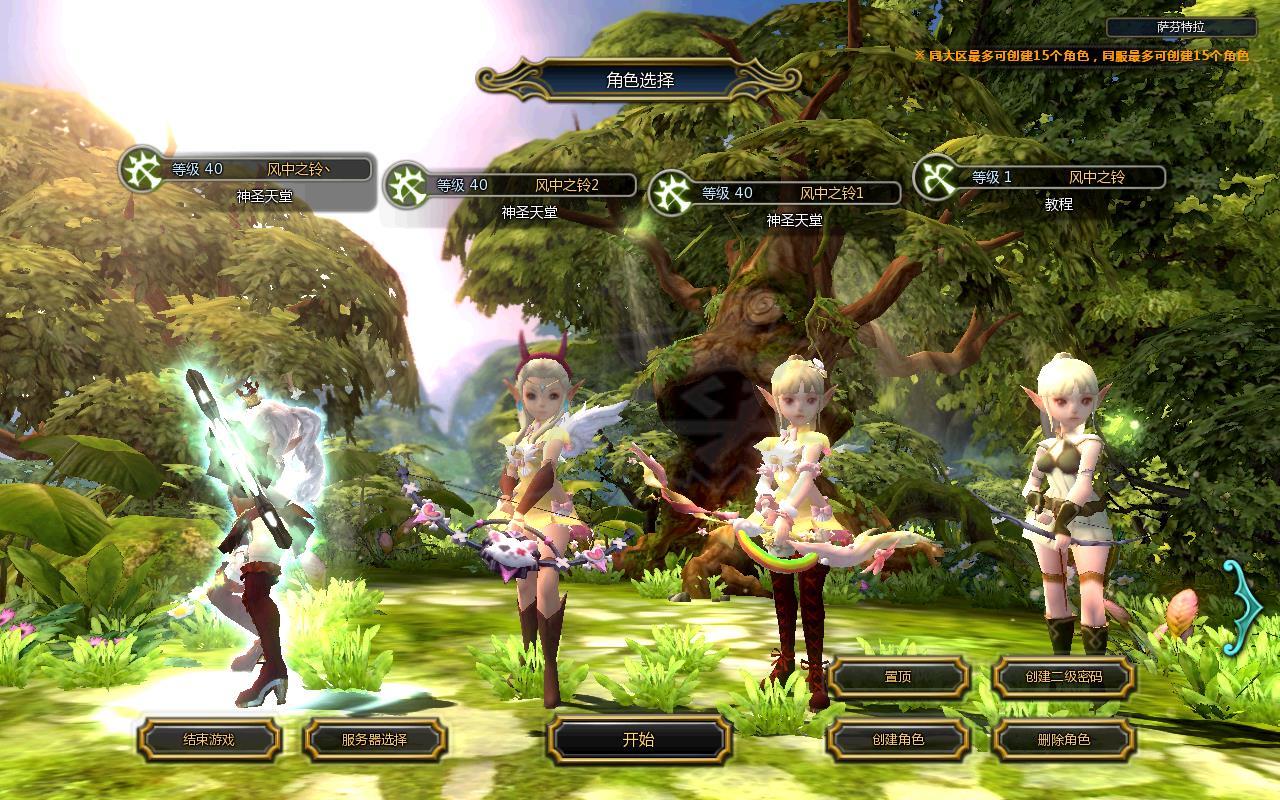Select the 置顶 pin-to-top button
The image size is (1280, 800).
tap(898, 677)
